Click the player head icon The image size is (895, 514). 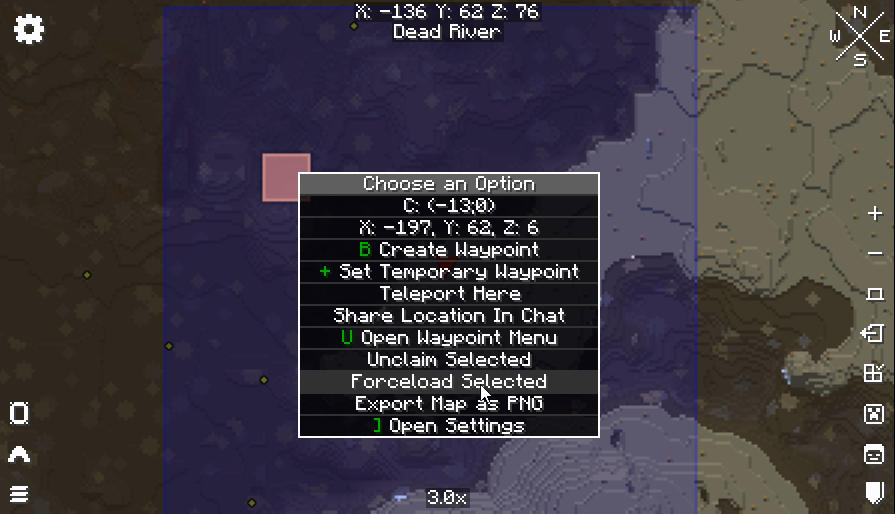pyautogui.click(x=875, y=454)
